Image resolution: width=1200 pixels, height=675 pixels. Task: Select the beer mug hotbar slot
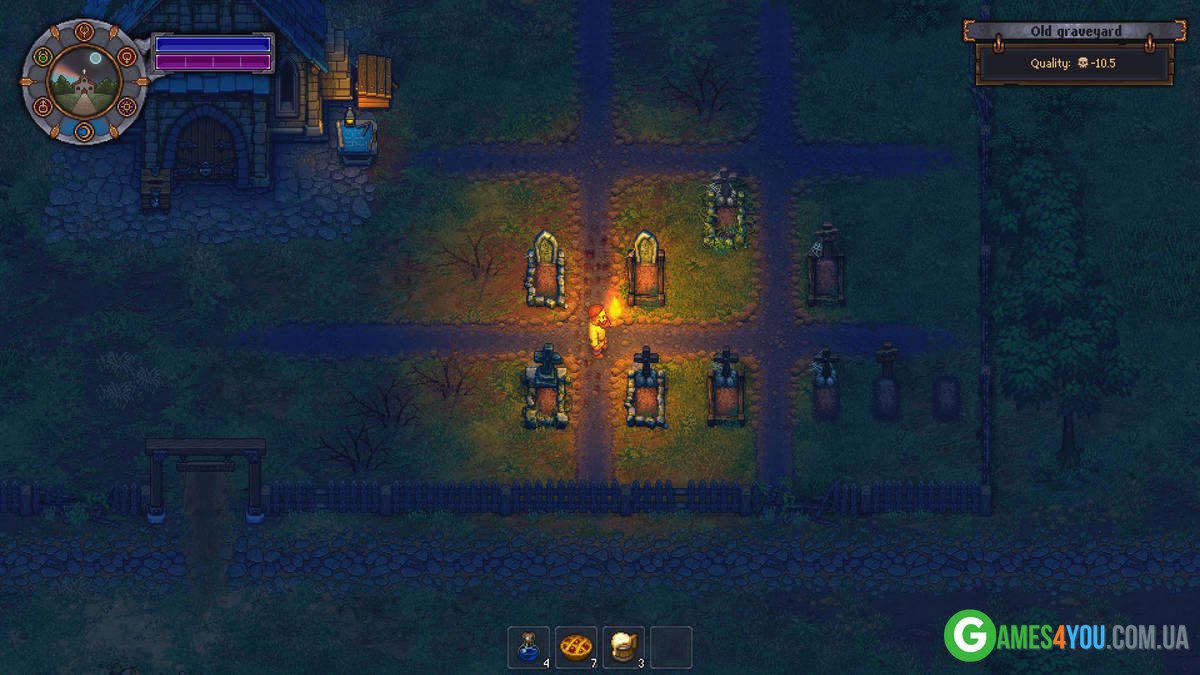click(x=624, y=647)
